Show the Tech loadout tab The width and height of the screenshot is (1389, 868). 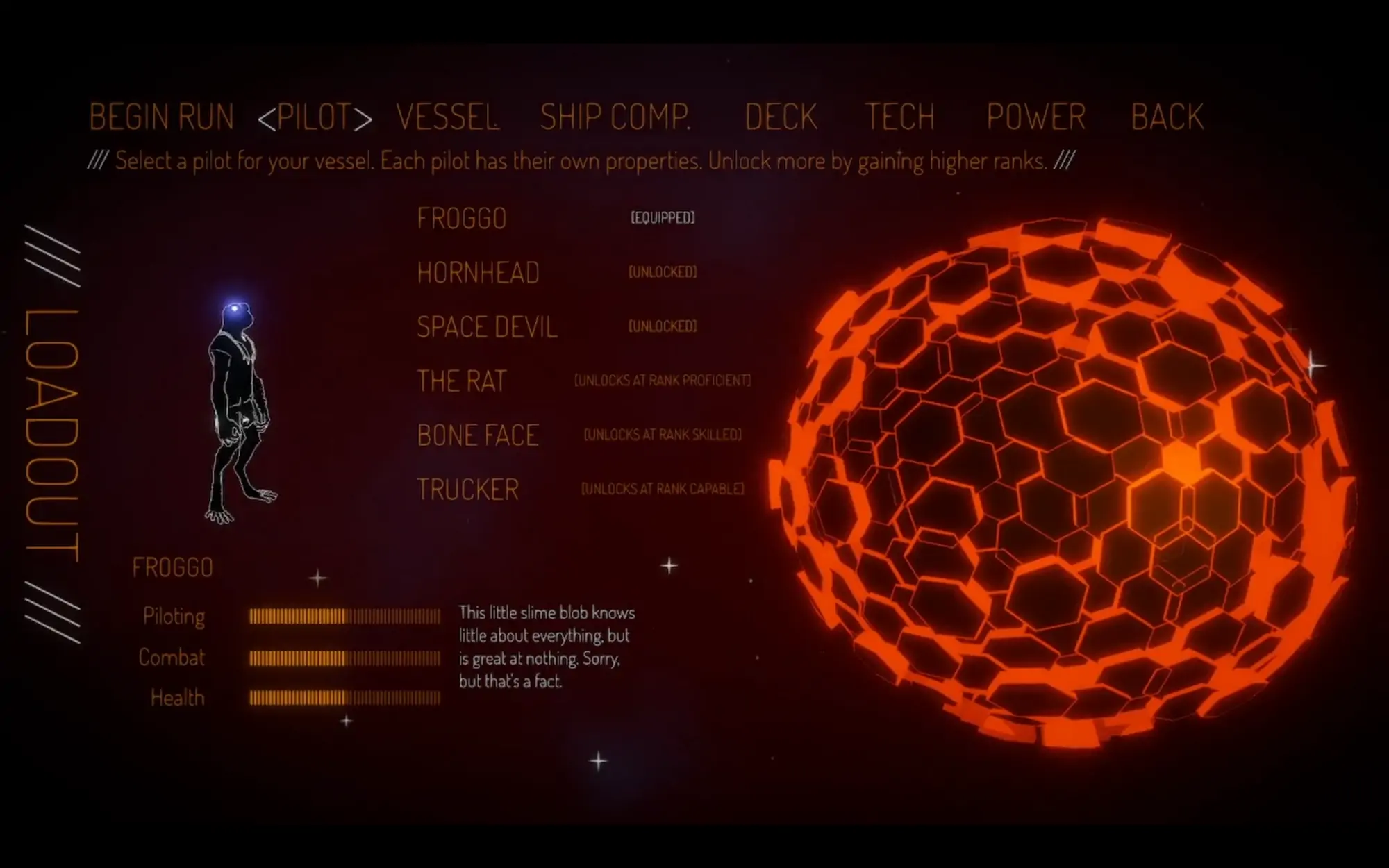click(x=900, y=117)
